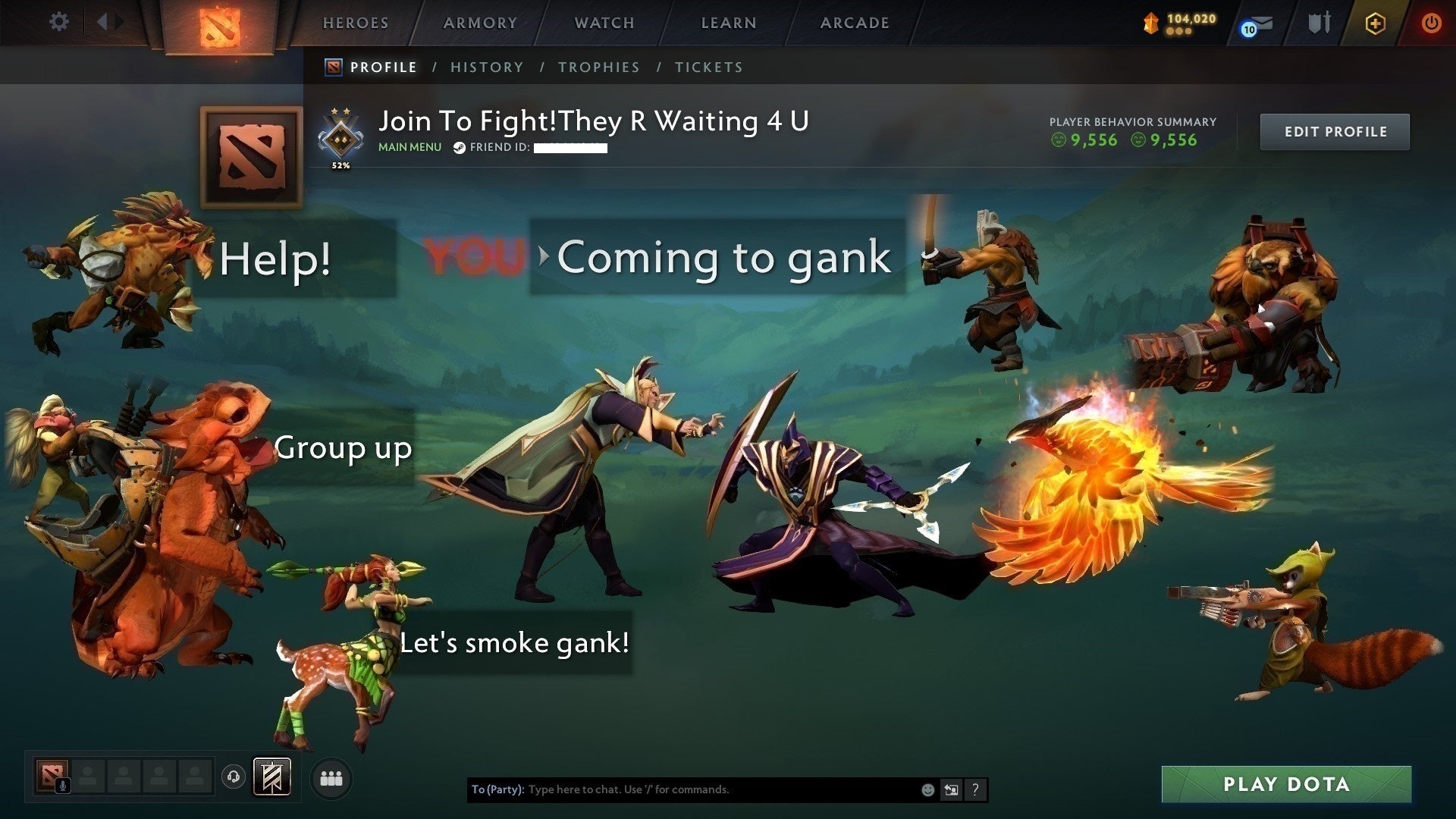Image resolution: width=1456 pixels, height=819 pixels.
Task: Switch to the HISTORY tab
Action: tap(486, 67)
